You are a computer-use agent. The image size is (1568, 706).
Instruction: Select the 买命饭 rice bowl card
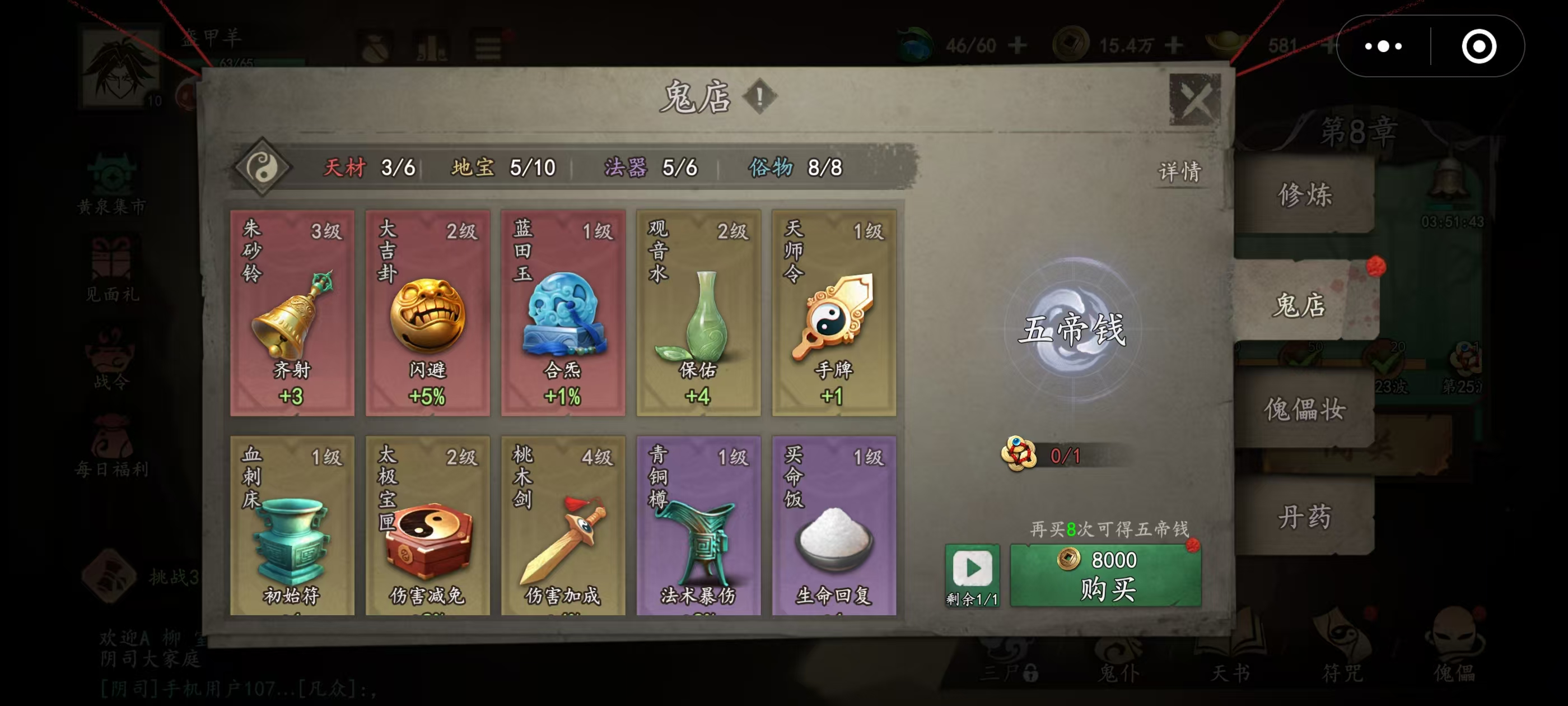click(834, 526)
